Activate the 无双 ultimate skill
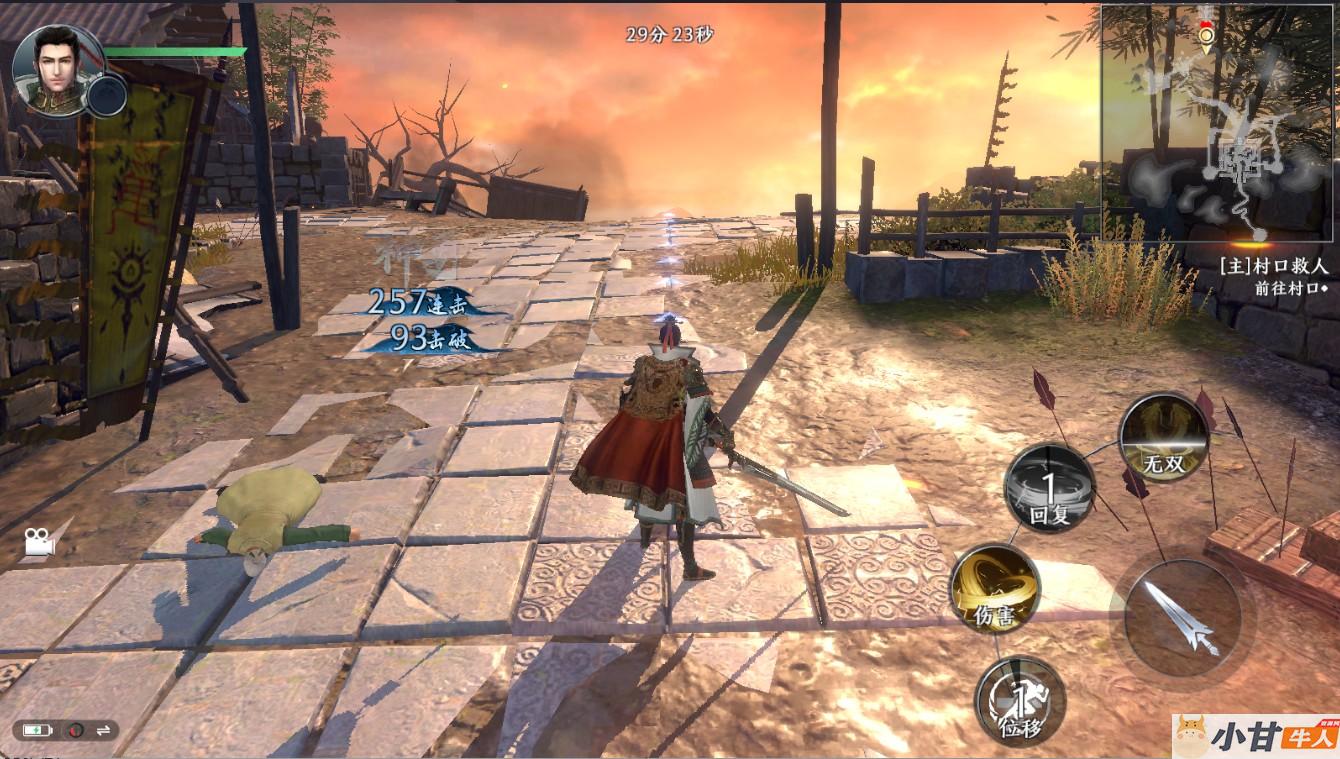Image resolution: width=1340 pixels, height=759 pixels. point(1163,436)
